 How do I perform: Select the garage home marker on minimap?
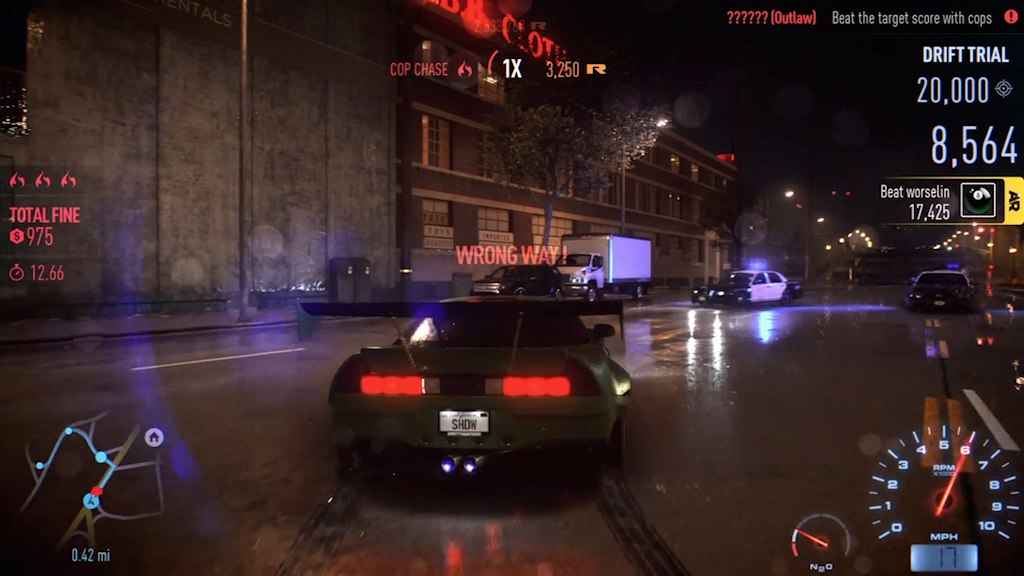click(154, 437)
